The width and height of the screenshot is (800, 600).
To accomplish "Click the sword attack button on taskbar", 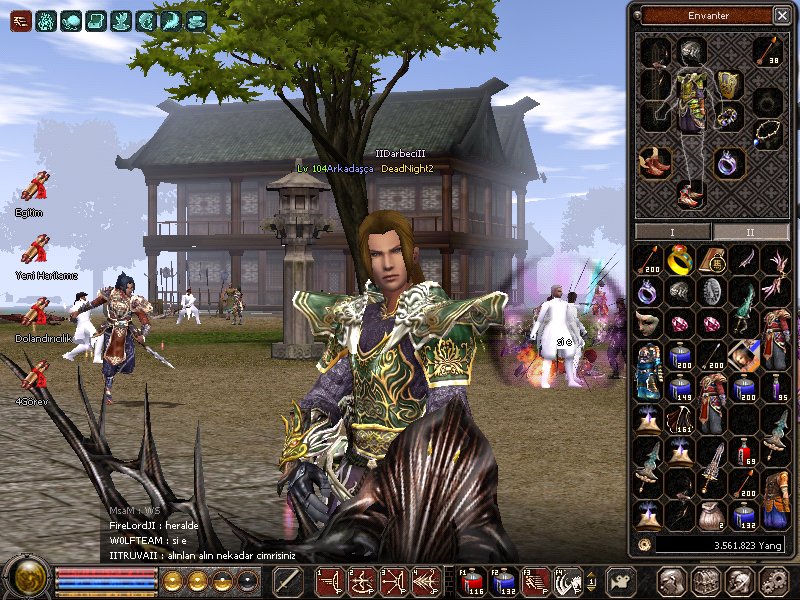I will point(288,581).
